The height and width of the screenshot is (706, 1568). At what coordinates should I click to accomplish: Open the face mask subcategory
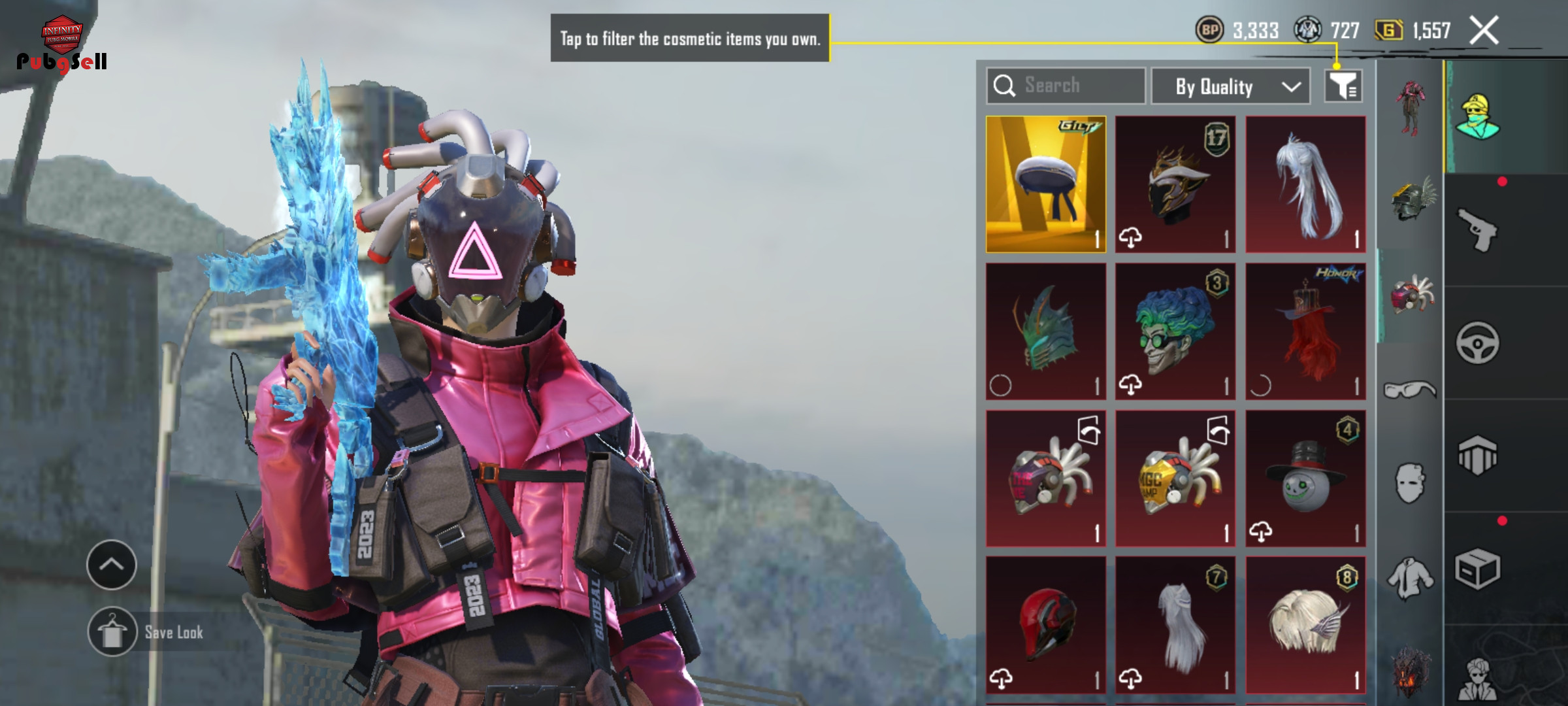tap(1410, 484)
